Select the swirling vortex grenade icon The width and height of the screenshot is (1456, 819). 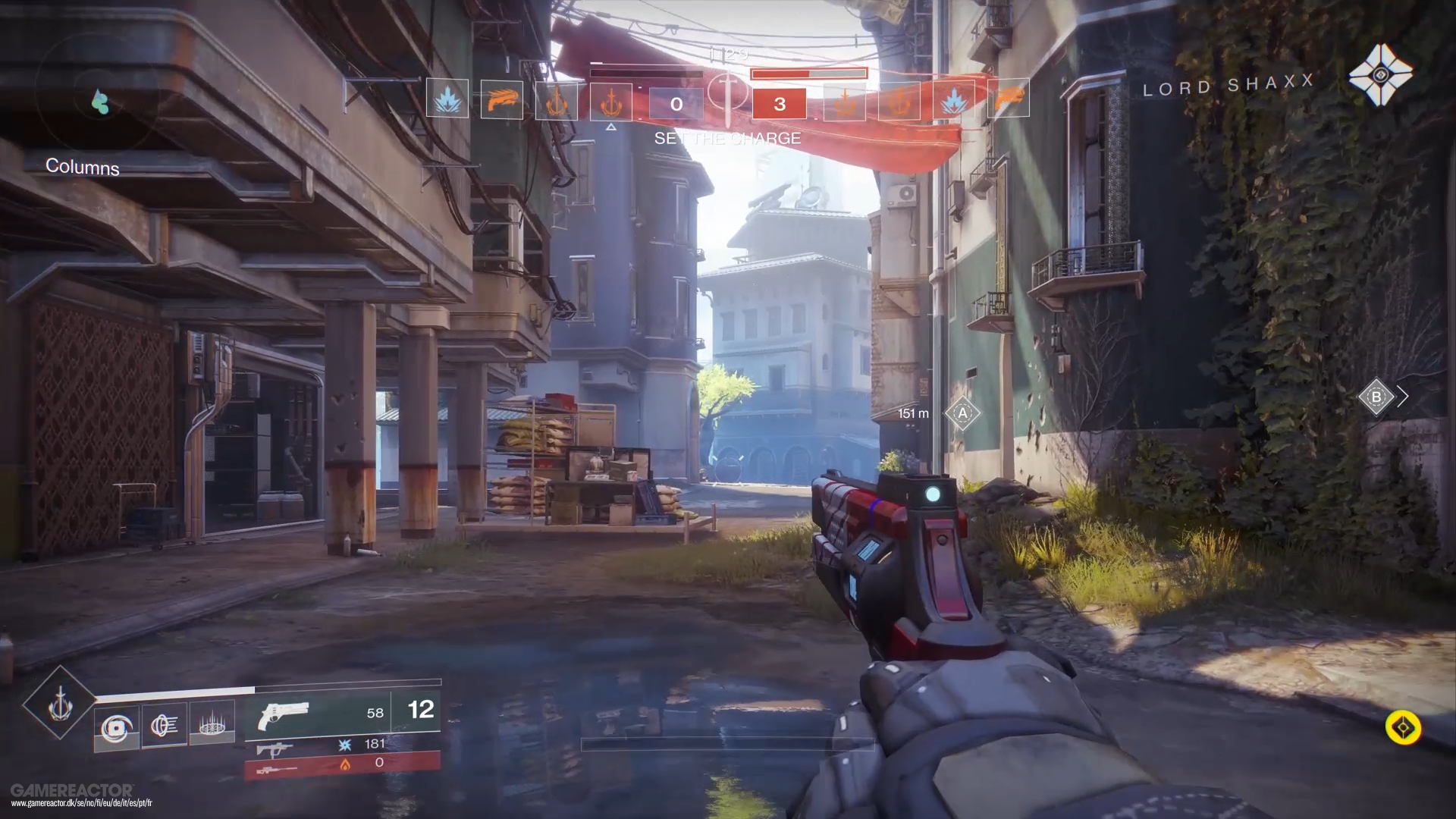click(116, 728)
